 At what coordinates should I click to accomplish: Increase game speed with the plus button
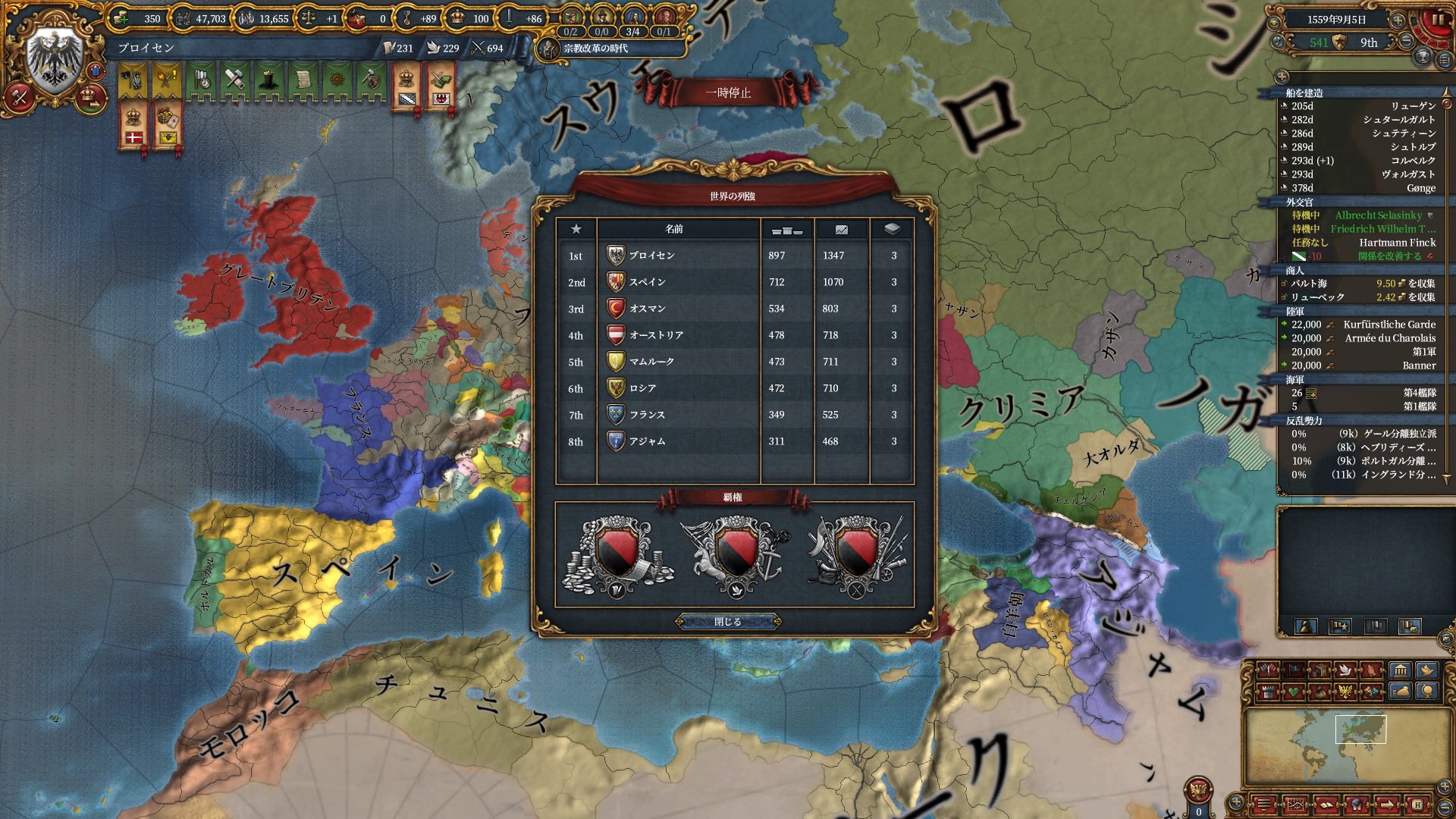pyautogui.click(x=1398, y=20)
